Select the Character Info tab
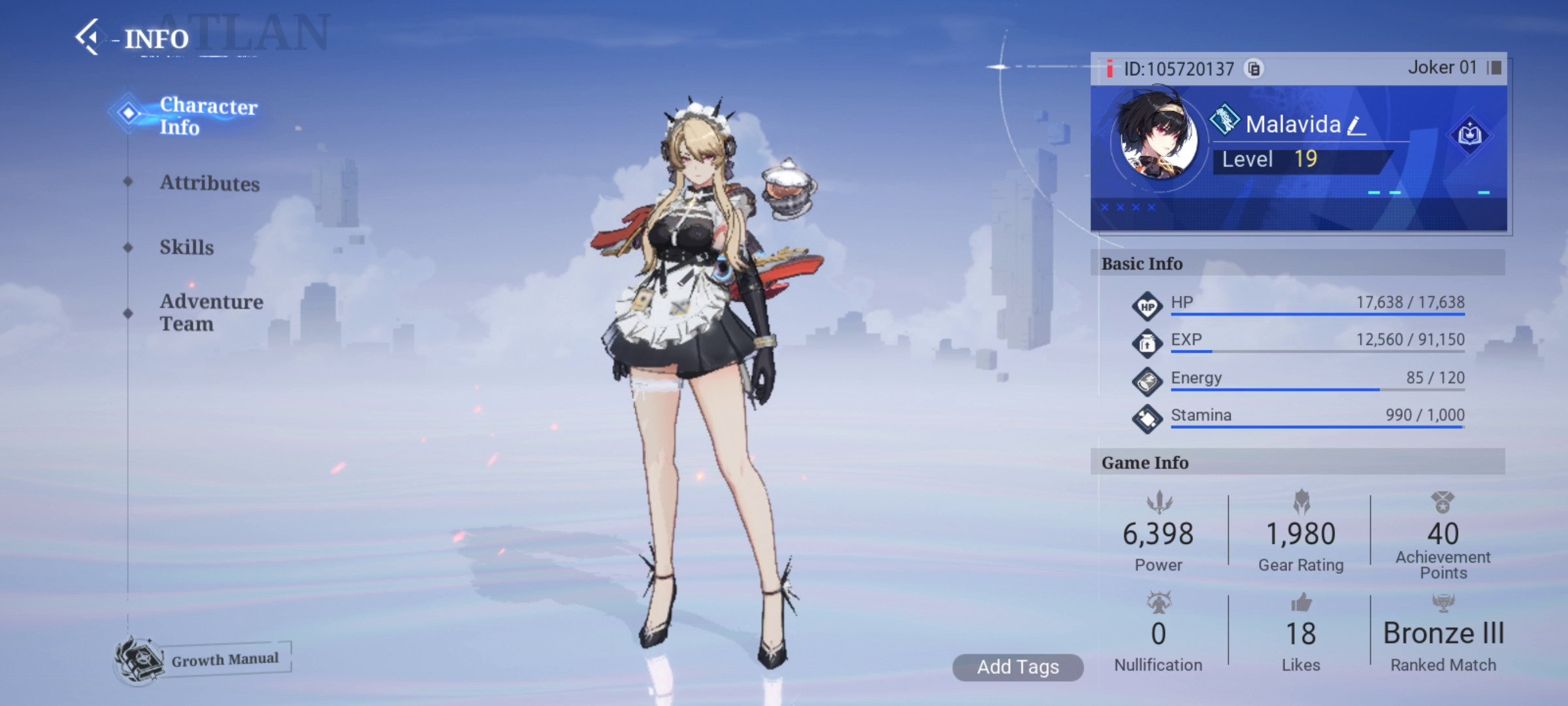Image resolution: width=1568 pixels, height=706 pixels. tap(208, 116)
